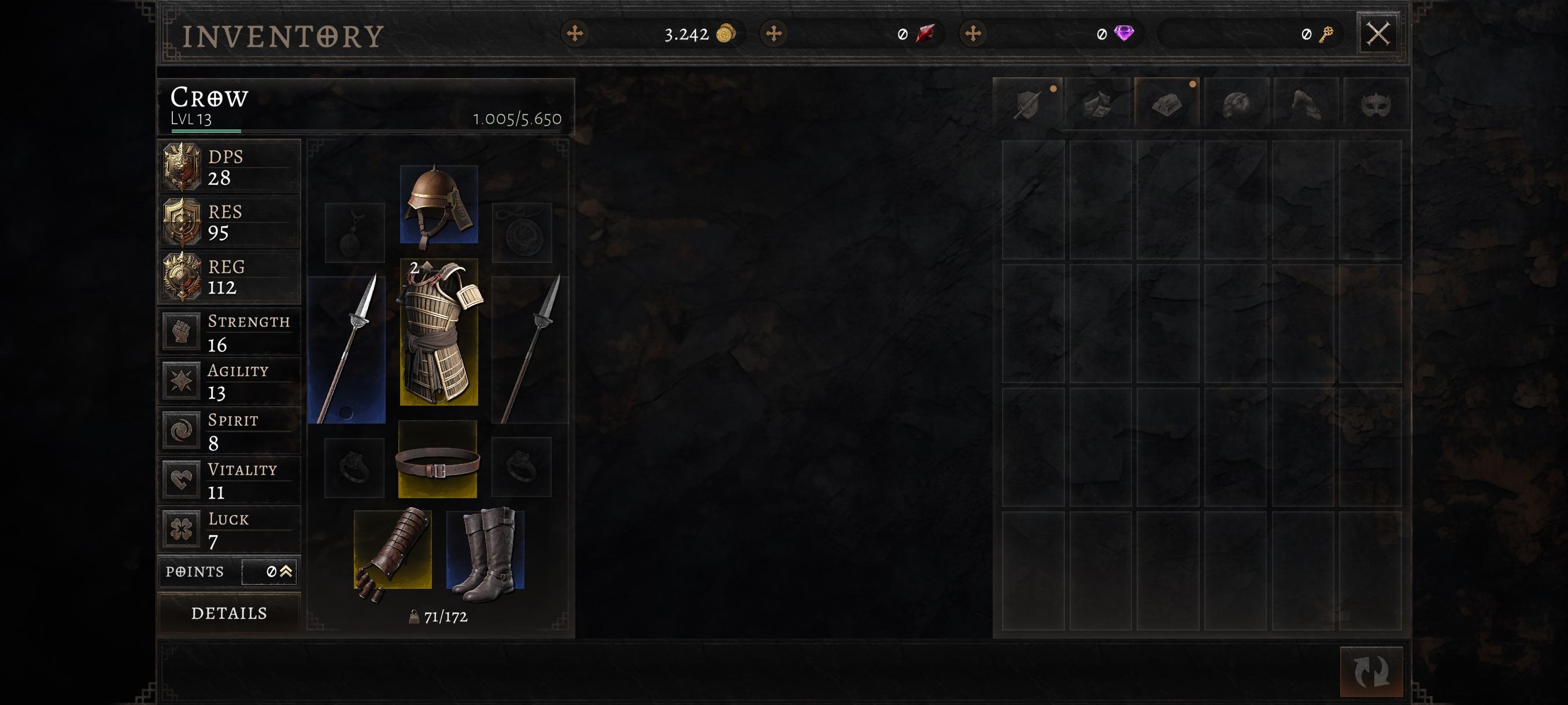
Task: Switch to the sword and shield tab
Action: coord(1028,103)
